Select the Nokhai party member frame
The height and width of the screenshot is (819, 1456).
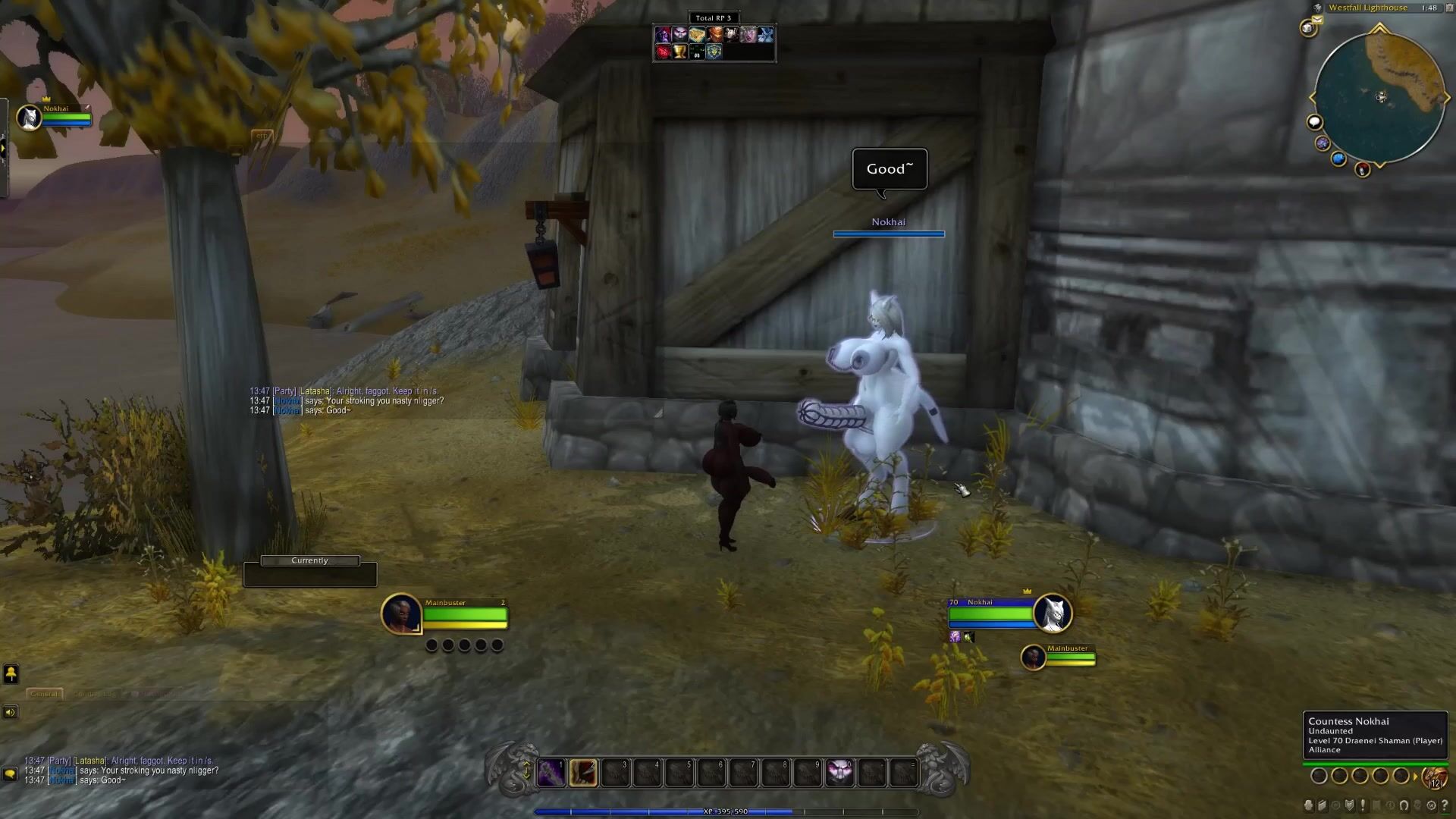(x=30, y=118)
